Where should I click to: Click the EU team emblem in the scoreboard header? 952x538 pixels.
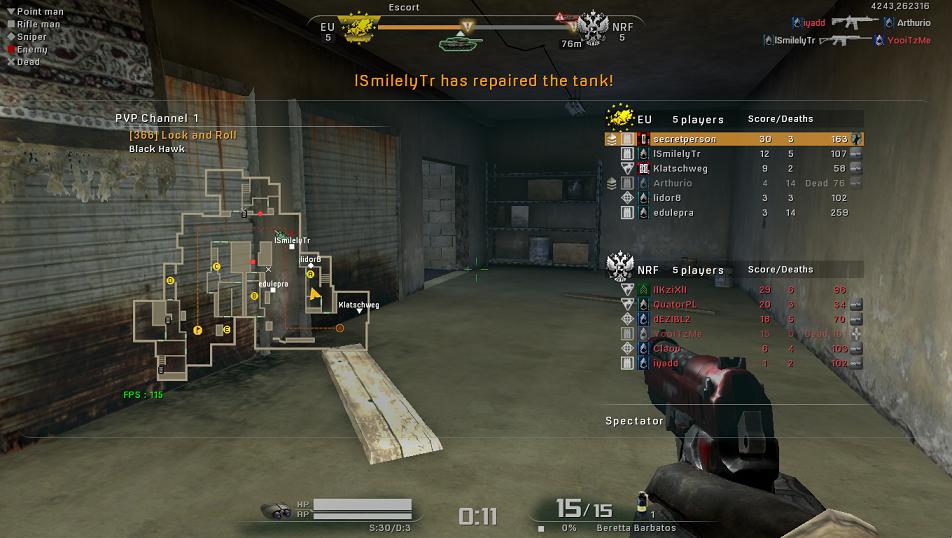(622, 118)
